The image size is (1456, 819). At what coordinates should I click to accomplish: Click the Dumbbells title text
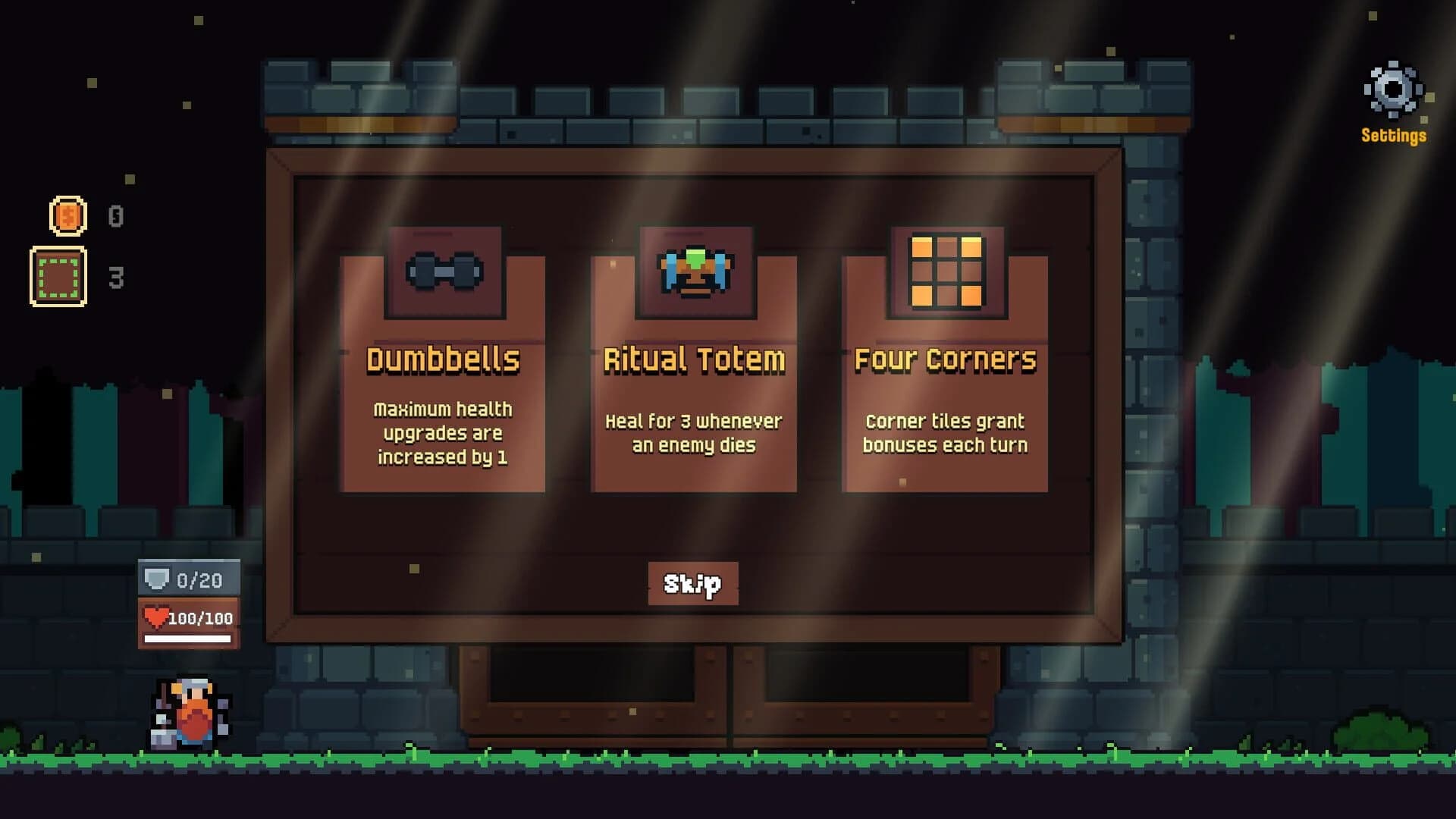coord(444,359)
